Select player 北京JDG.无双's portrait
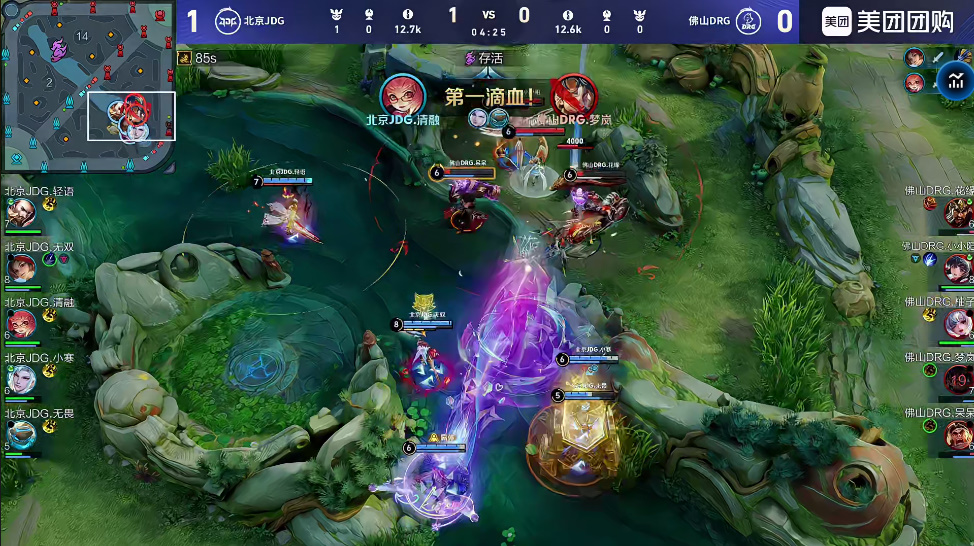 point(20,268)
